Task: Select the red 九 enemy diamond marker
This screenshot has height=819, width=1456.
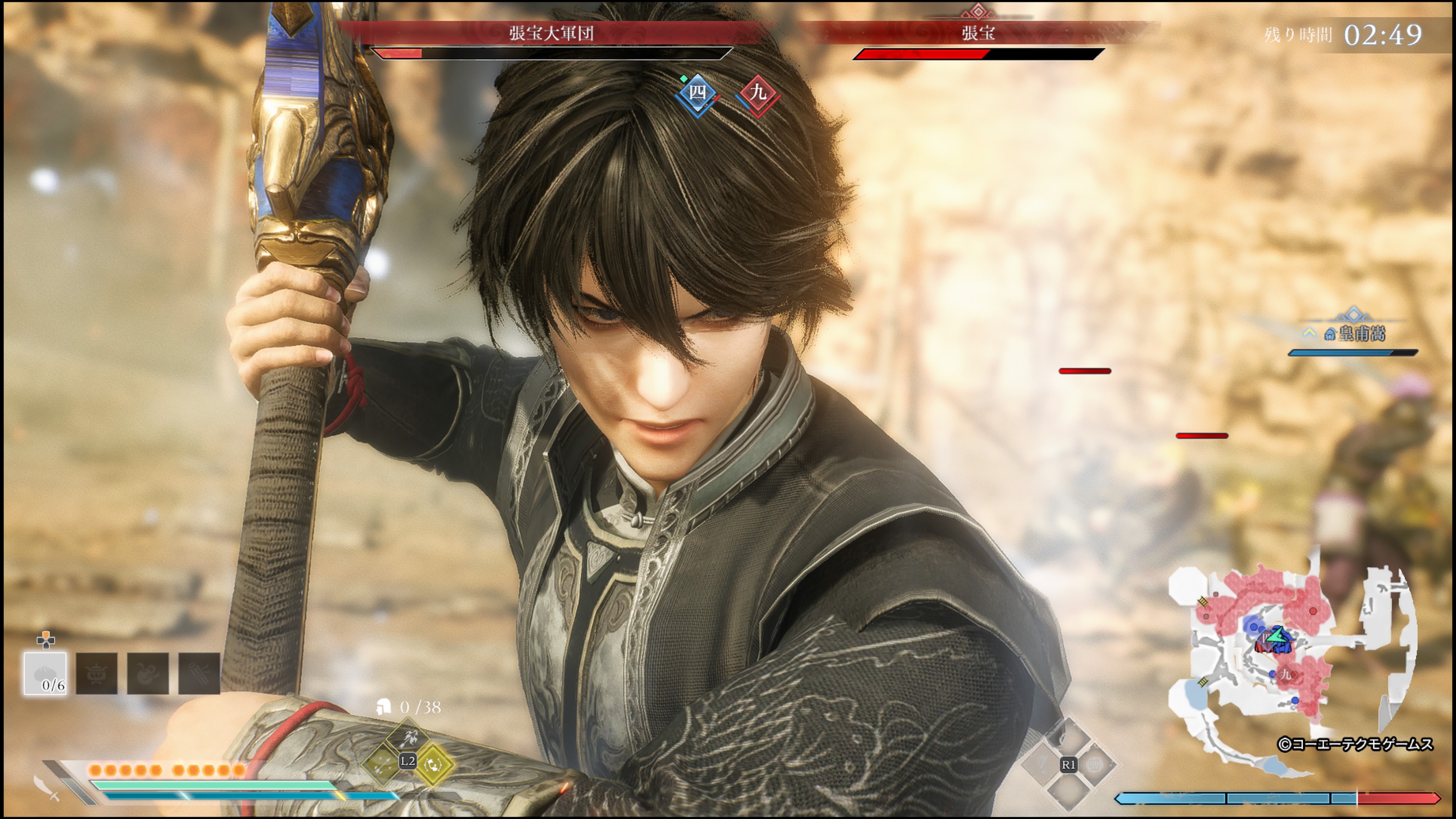Action: pos(758,93)
